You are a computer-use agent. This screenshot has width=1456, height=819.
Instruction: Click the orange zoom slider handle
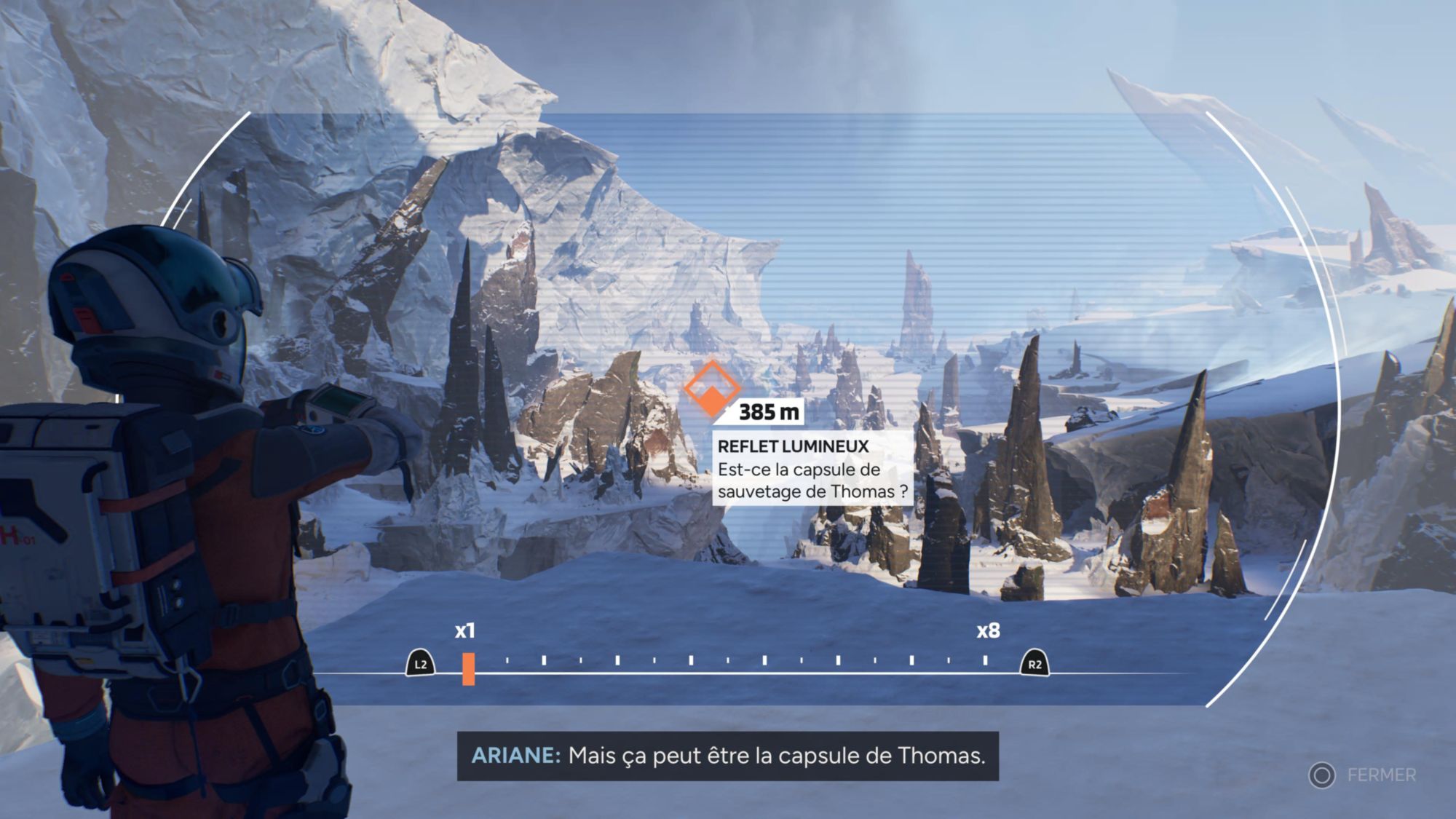click(x=468, y=668)
